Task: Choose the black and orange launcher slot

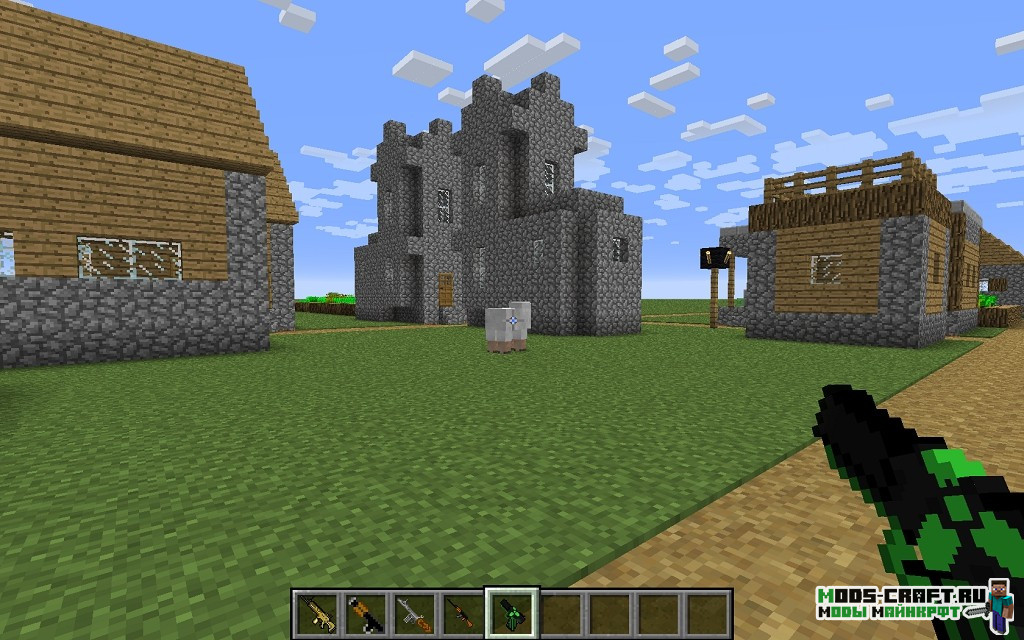Action: [364, 610]
